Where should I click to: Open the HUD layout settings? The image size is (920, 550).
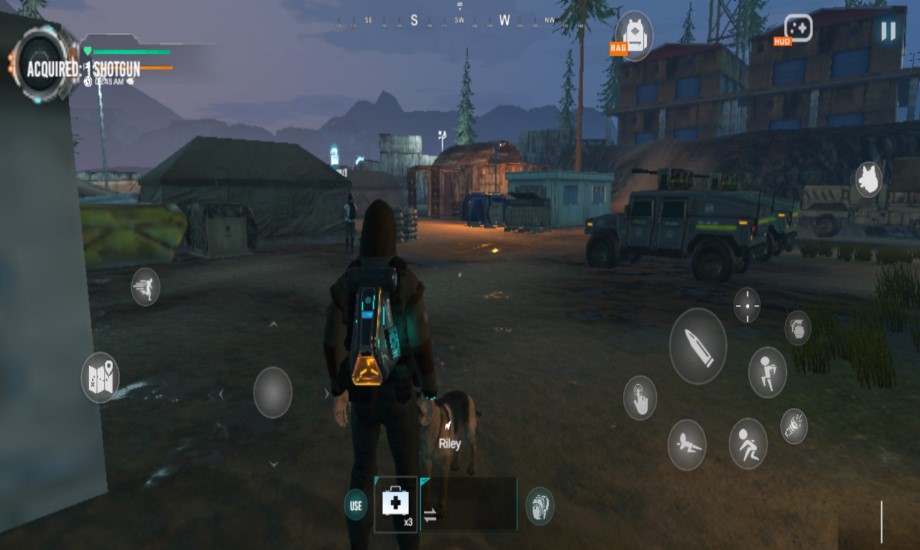point(797,28)
